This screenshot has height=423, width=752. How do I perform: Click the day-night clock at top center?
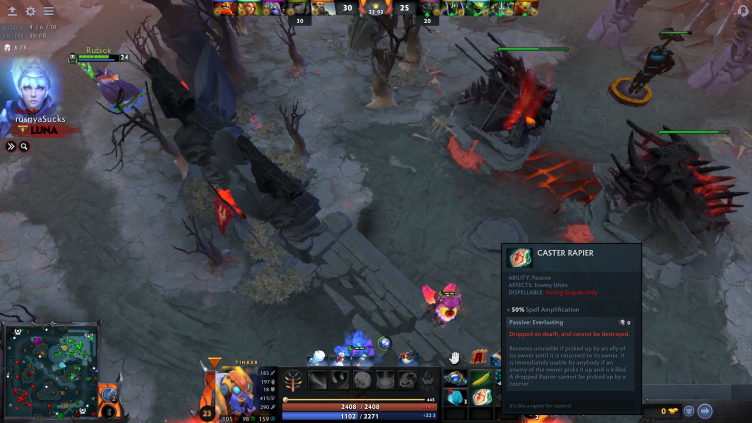point(376,9)
